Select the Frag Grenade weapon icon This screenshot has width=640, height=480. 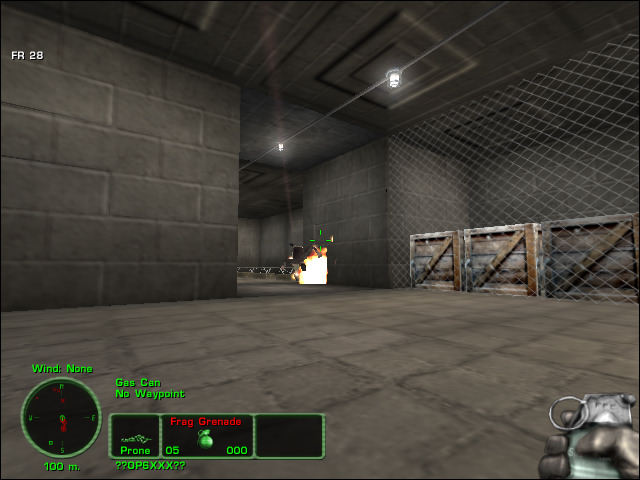click(x=206, y=441)
